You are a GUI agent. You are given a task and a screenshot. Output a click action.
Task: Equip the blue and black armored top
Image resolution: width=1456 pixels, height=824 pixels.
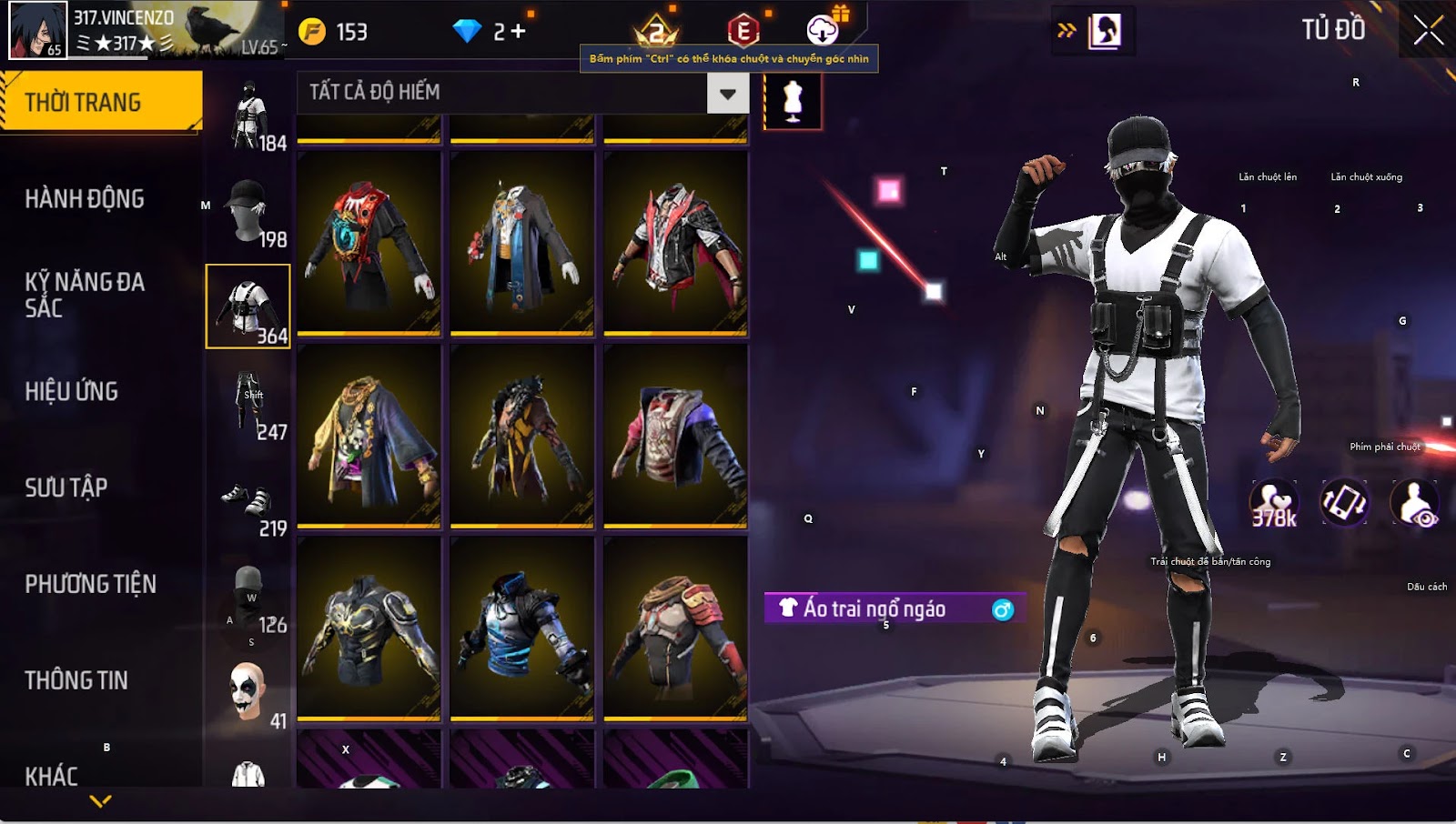point(521,628)
